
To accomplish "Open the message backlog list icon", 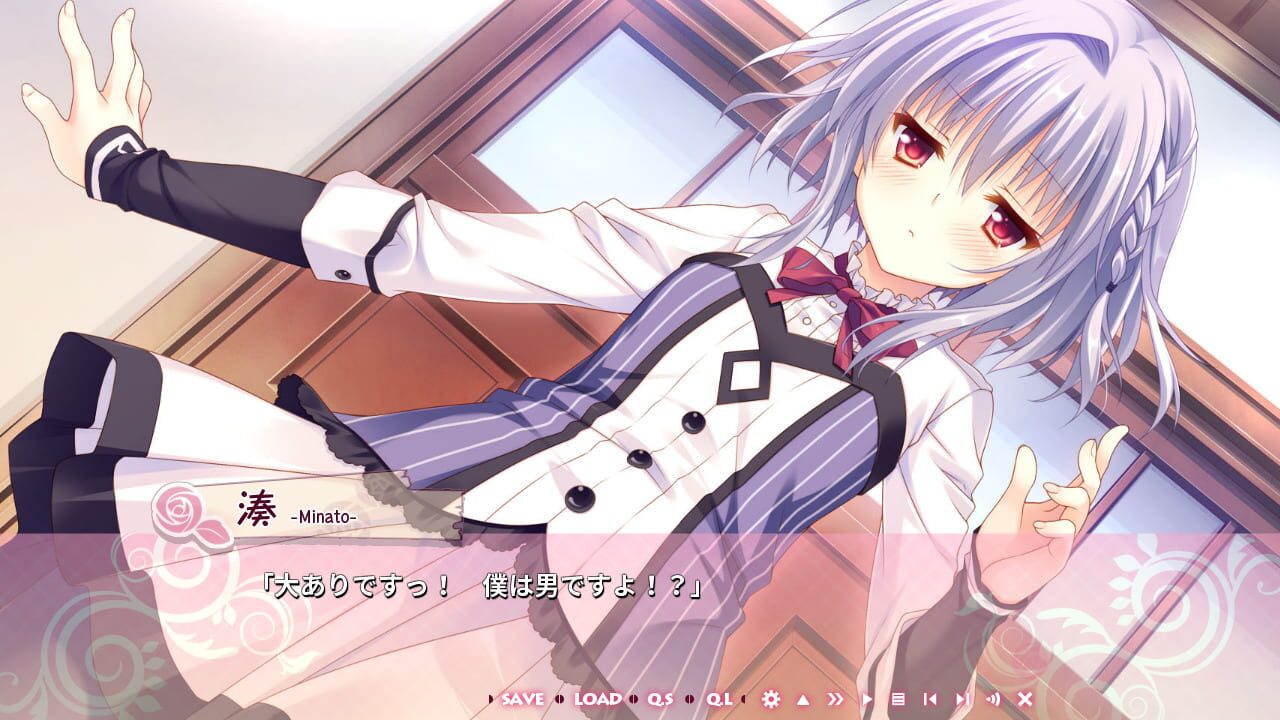I will click(x=899, y=700).
